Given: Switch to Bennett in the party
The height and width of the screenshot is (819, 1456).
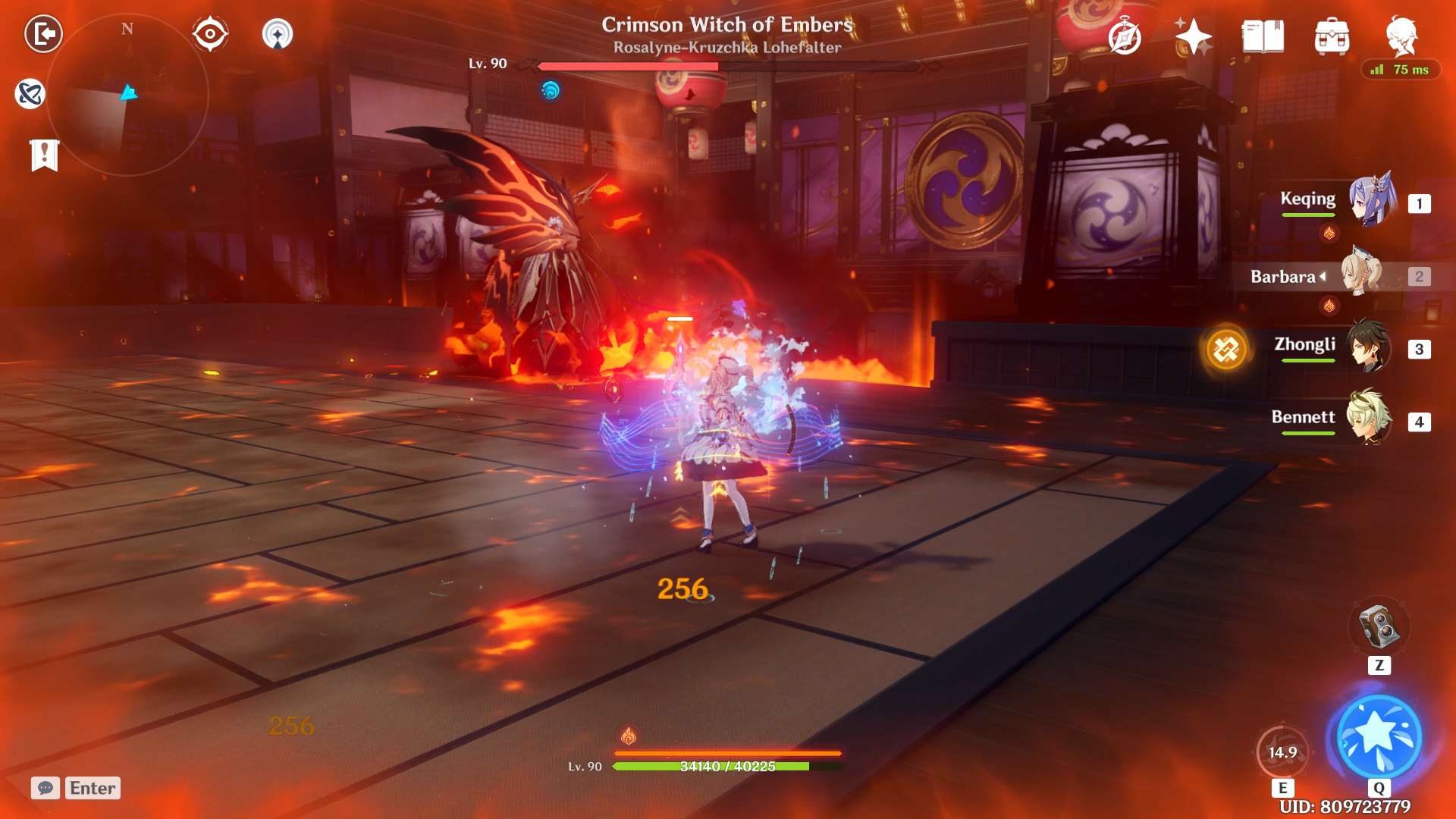Looking at the screenshot, I should pos(1368,418).
